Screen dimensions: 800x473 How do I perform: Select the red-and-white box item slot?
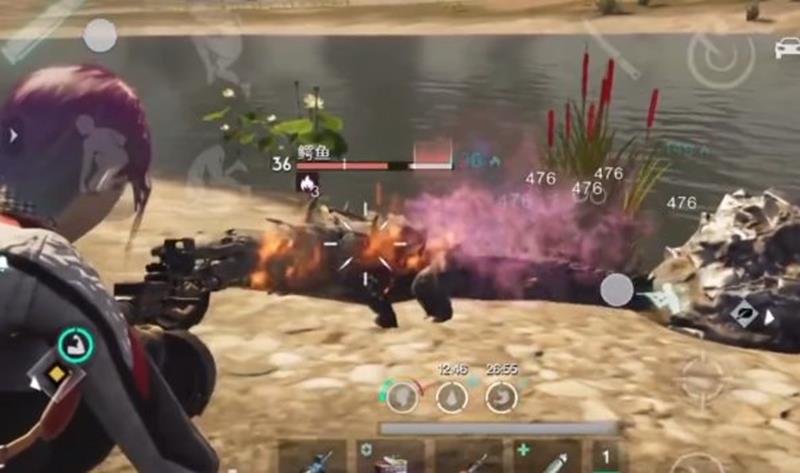(x=391, y=459)
